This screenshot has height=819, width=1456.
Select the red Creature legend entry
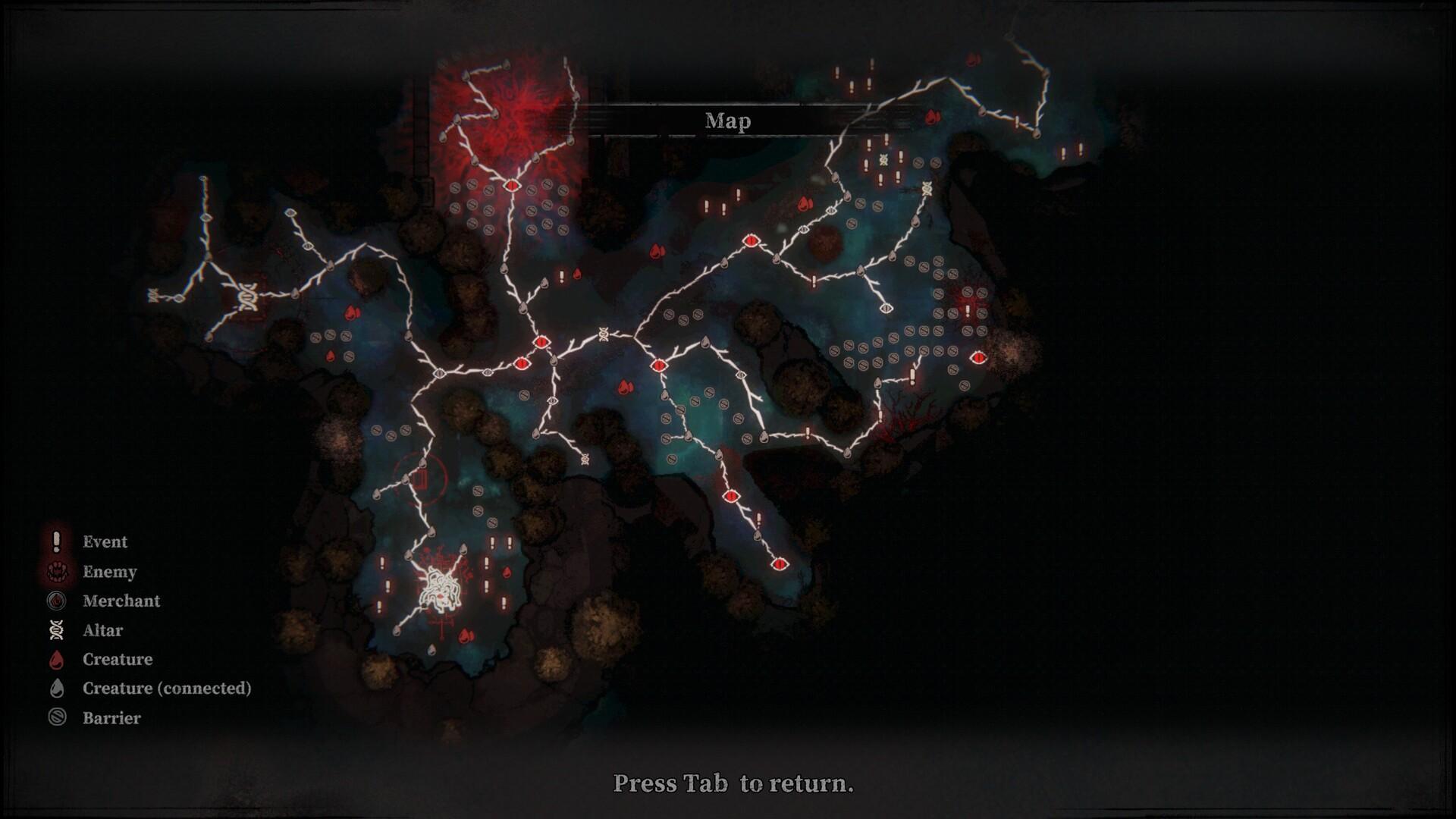coord(117,659)
